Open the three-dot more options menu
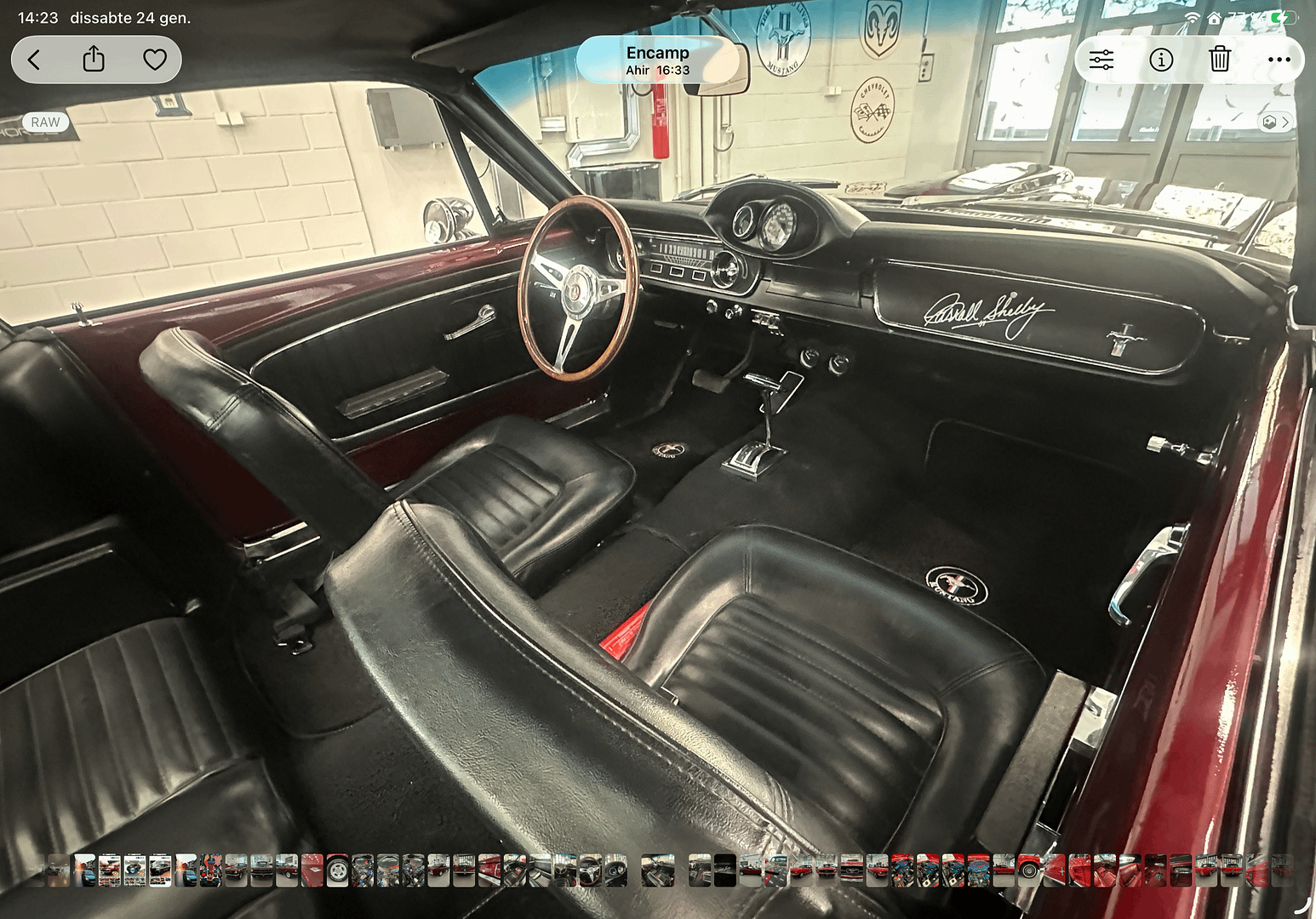Viewport: 1316px width, 919px height. coord(1279,60)
